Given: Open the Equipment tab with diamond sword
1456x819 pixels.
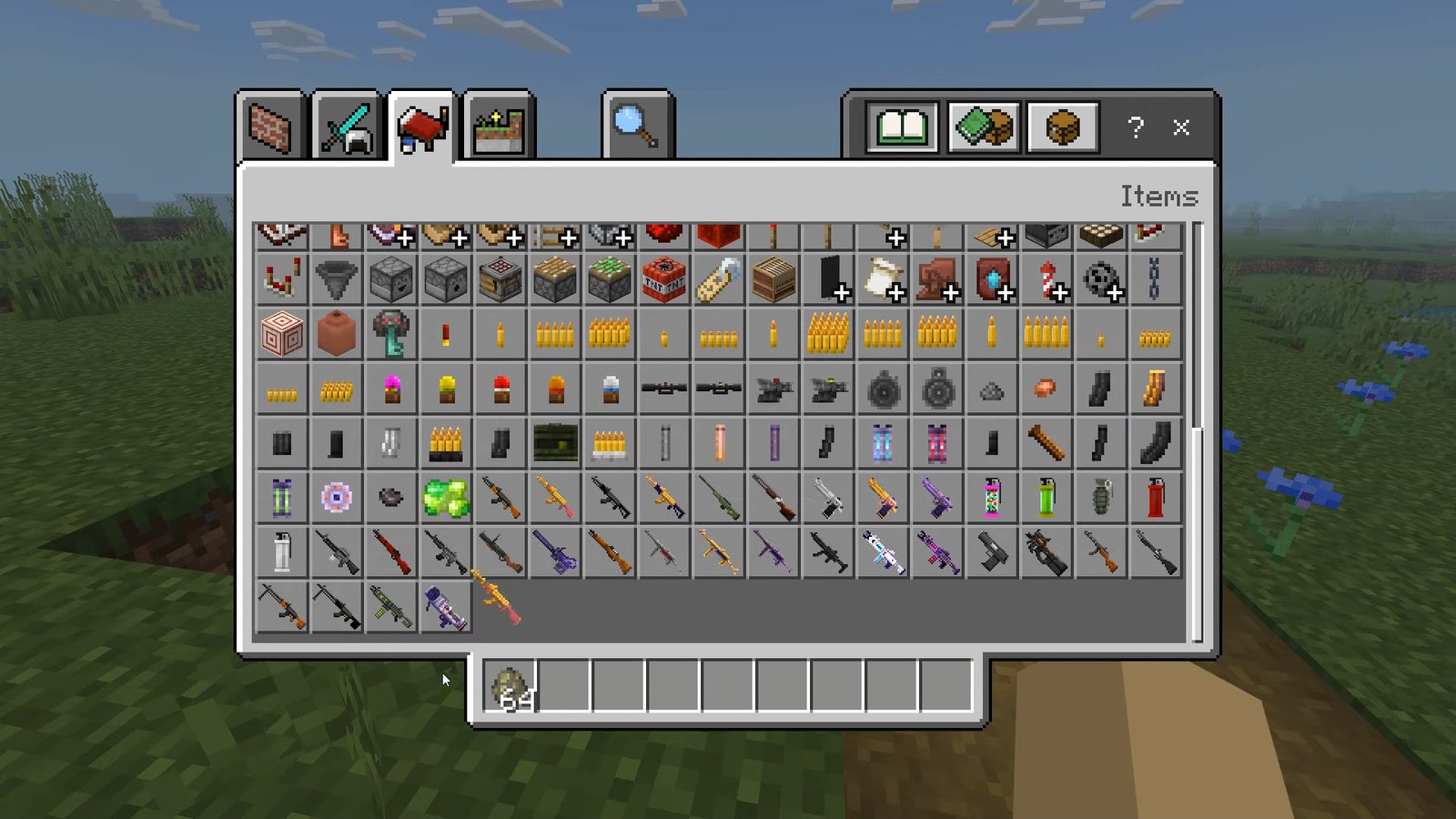Looking at the screenshot, I should pos(346,126).
